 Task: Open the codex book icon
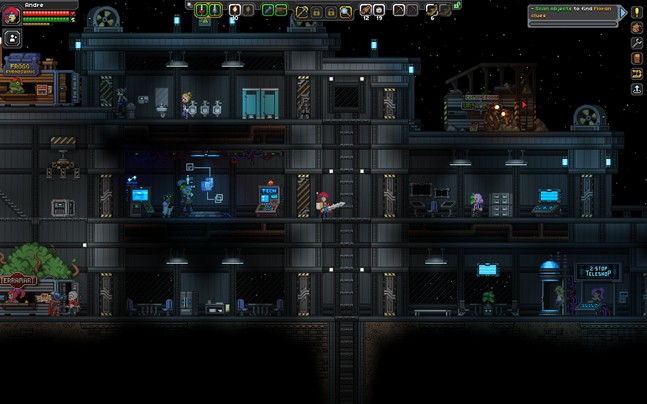click(637, 59)
